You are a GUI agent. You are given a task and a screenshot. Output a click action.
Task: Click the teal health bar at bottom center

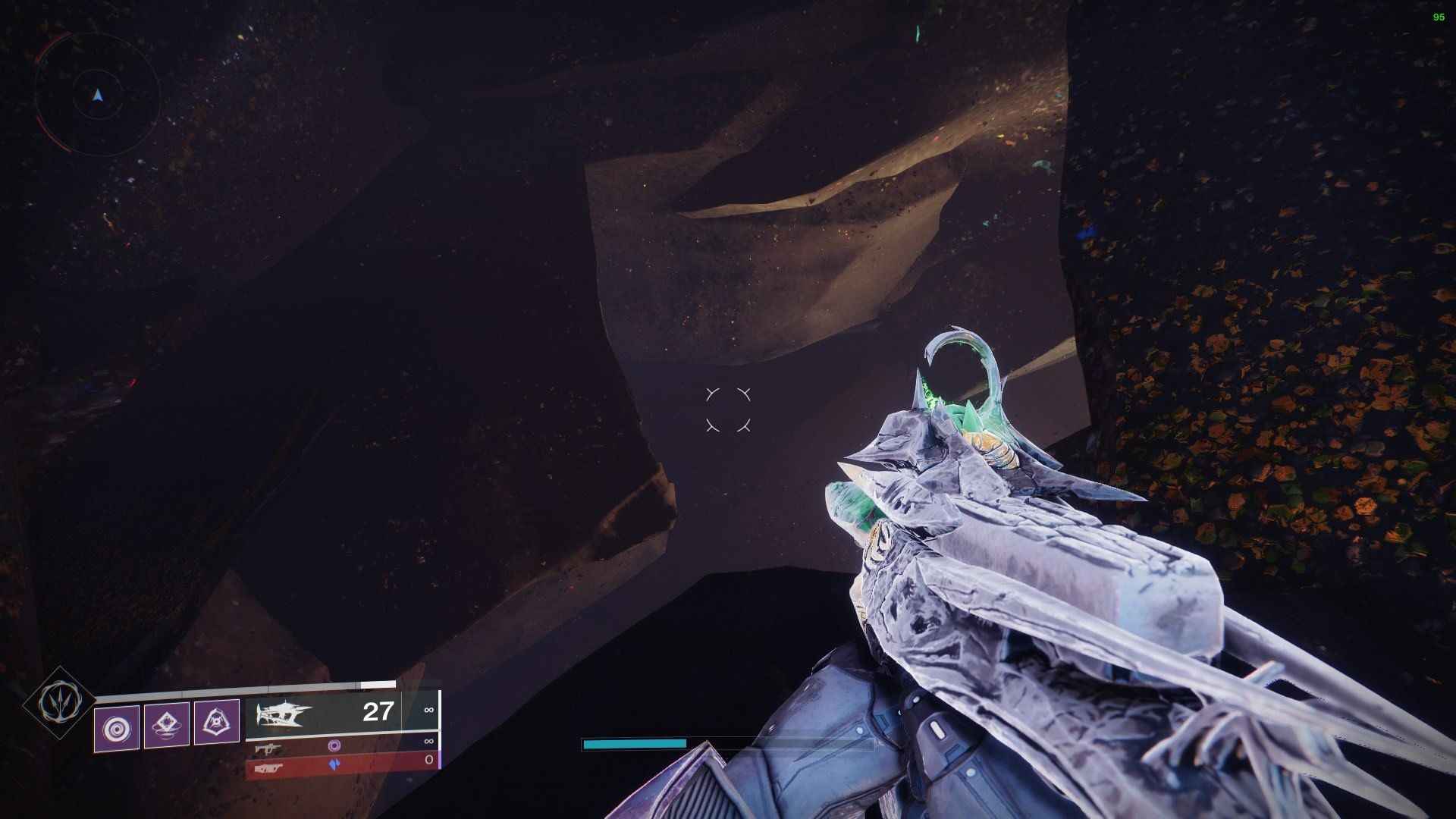(633, 745)
